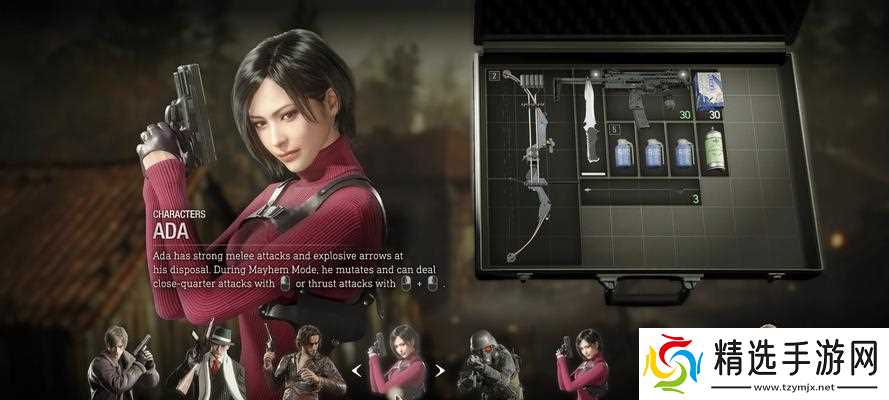Click the left arrow beside Ada's portrait
This screenshot has width=889, height=400.
click(x=355, y=371)
